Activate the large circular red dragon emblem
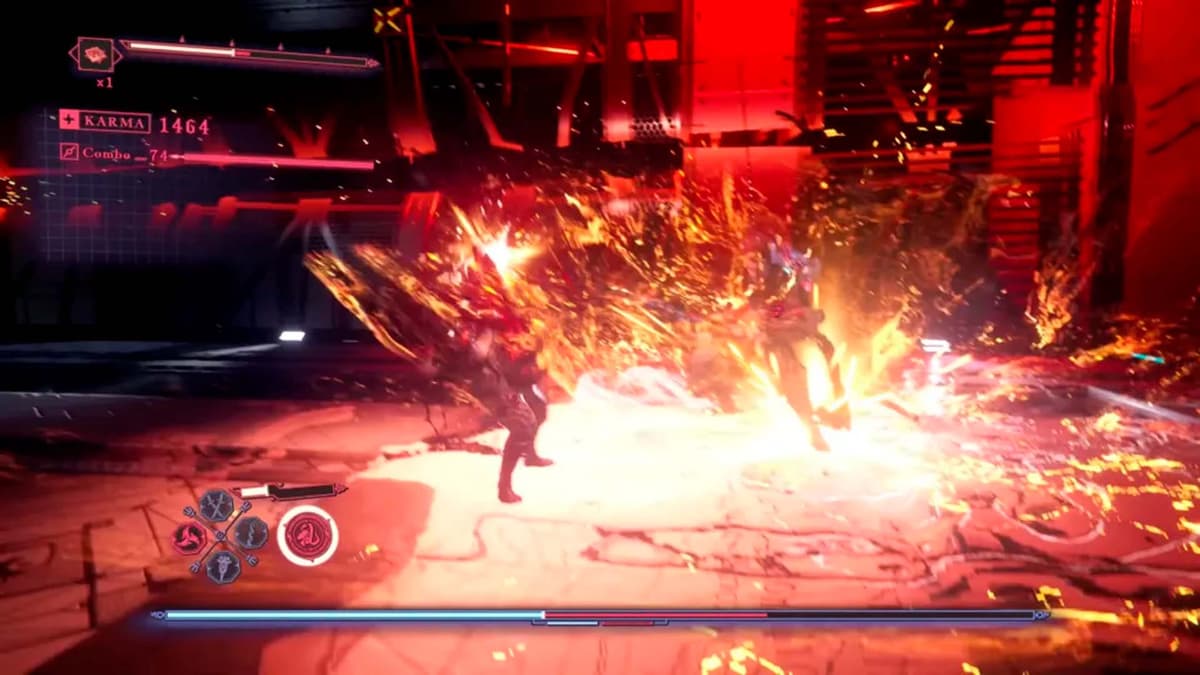The image size is (1200, 675). (307, 535)
